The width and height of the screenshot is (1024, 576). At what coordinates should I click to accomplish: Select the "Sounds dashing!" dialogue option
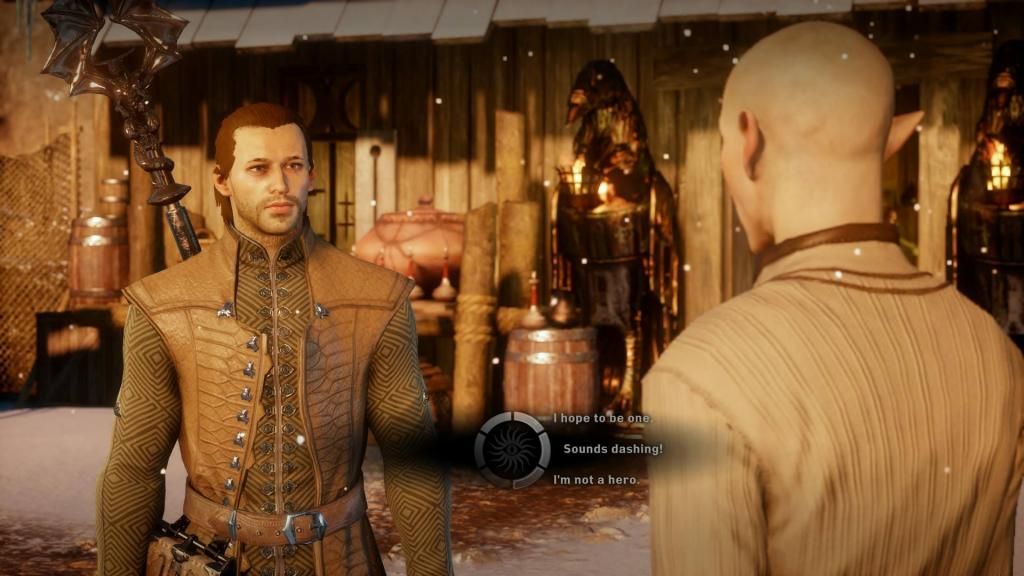[612, 449]
